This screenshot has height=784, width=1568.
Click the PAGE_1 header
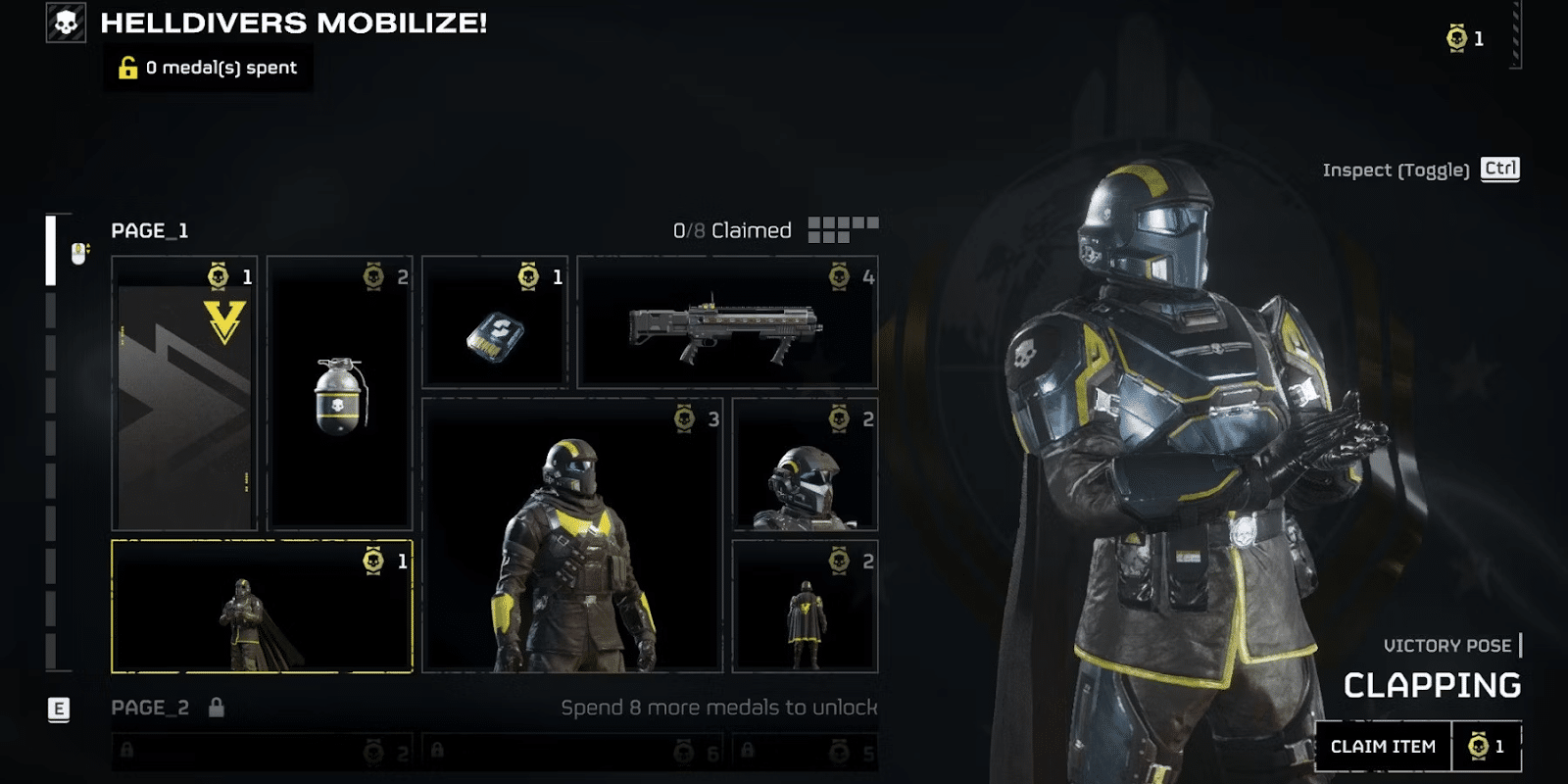pyautogui.click(x=148, y=232)
